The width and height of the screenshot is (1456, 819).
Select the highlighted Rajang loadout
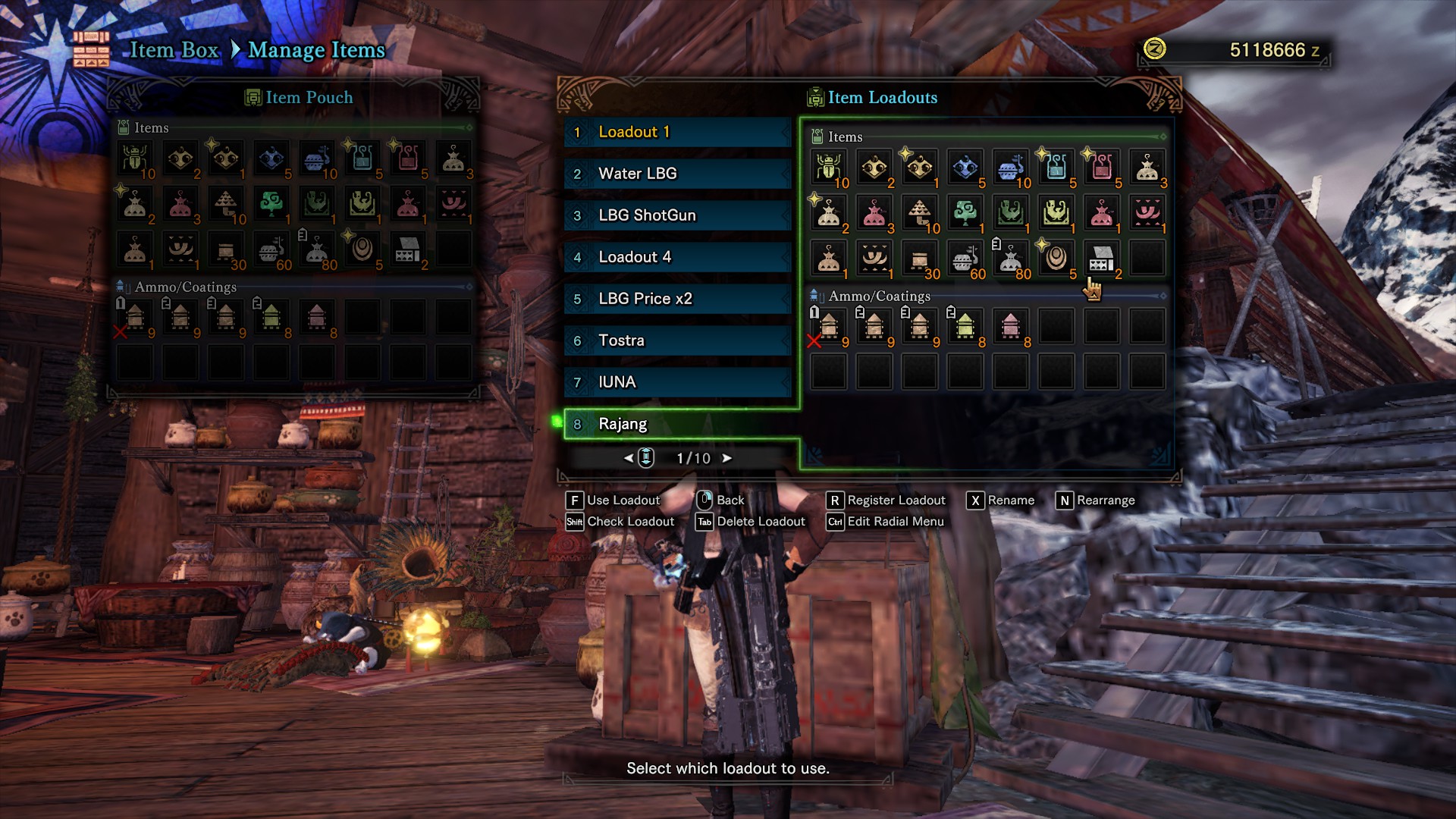pos(676,424)
